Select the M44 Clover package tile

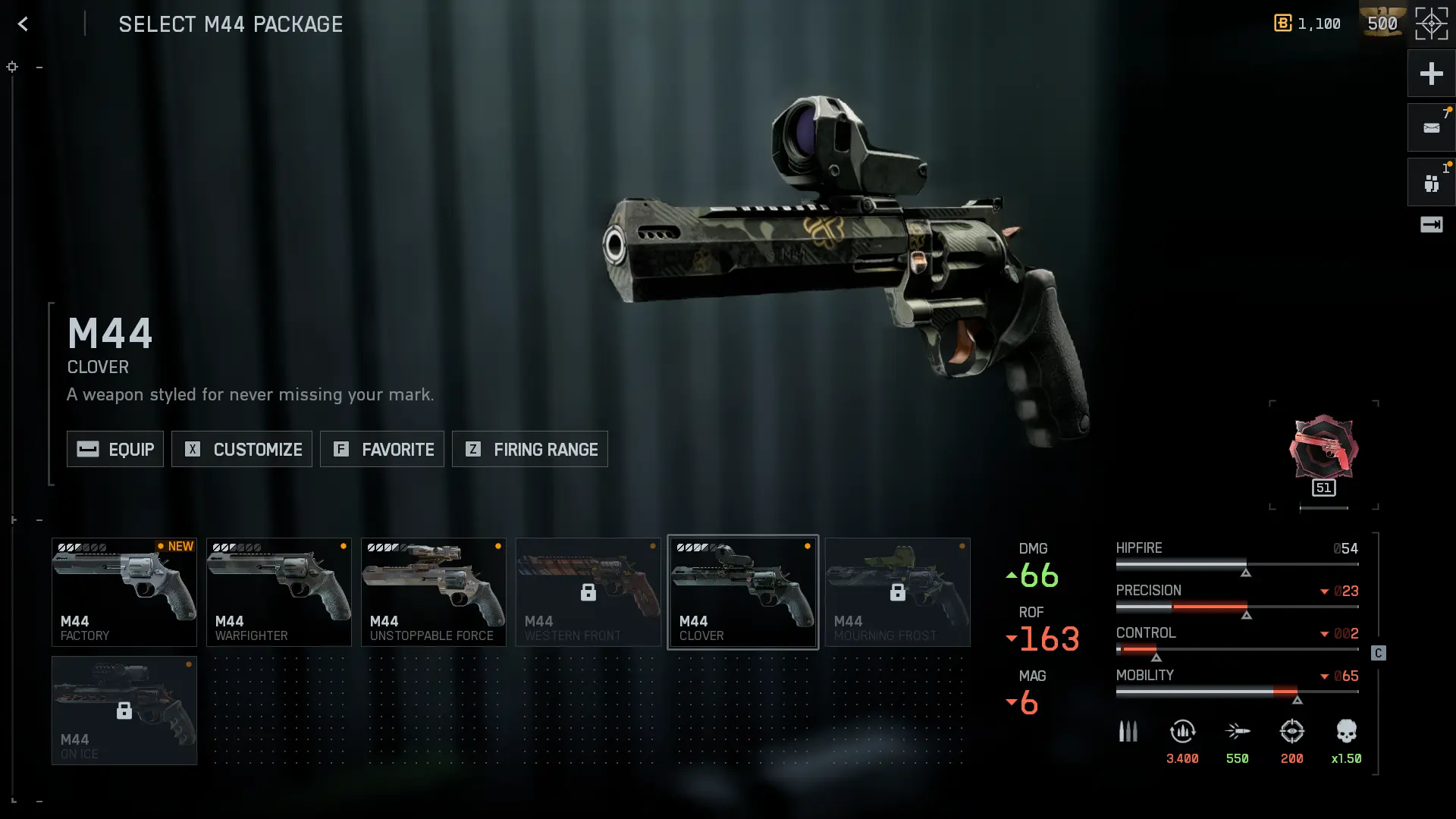pyautogui.click(x=743, y=592)
